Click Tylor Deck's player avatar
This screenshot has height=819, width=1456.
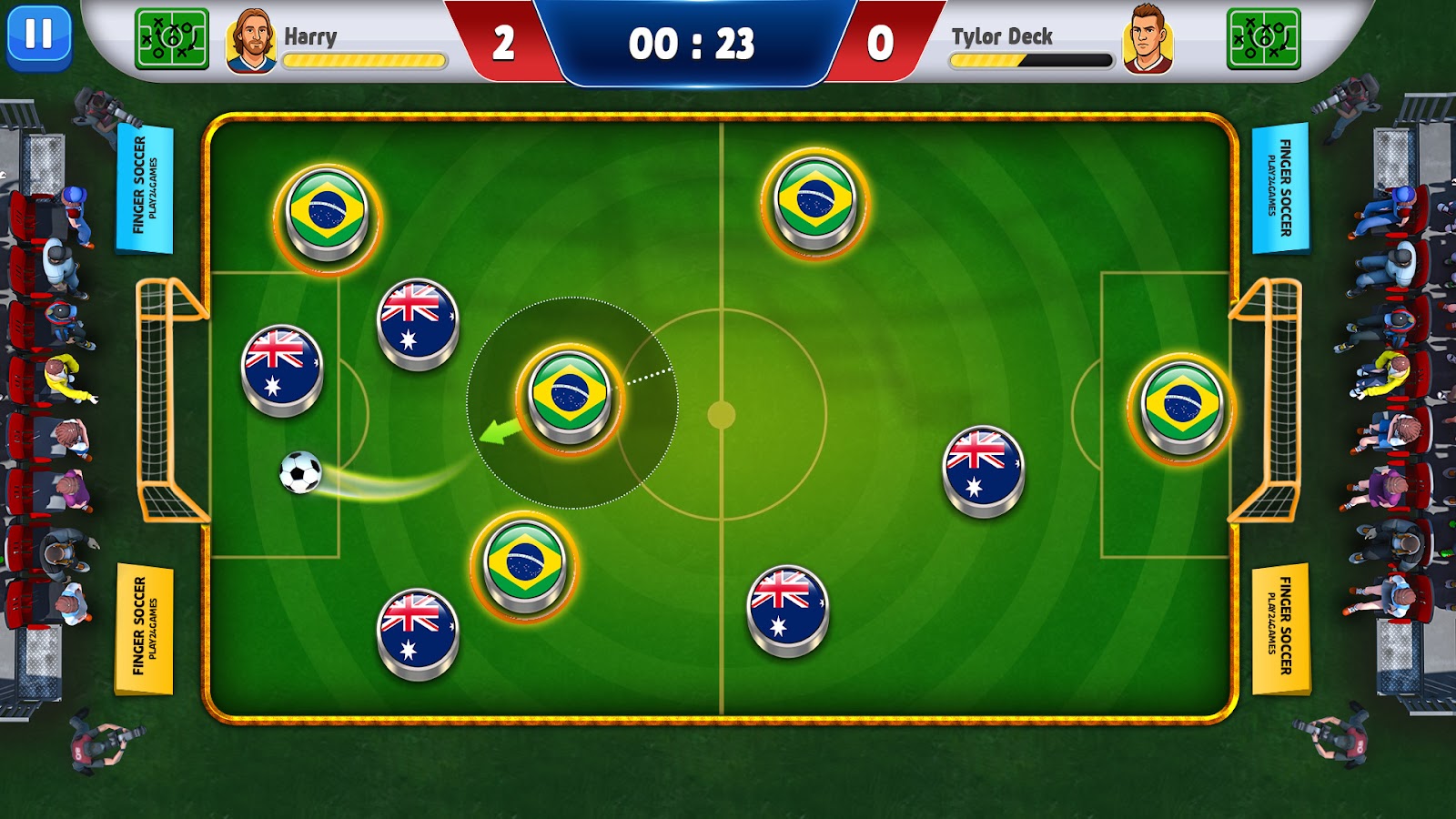pos(1148,40)
